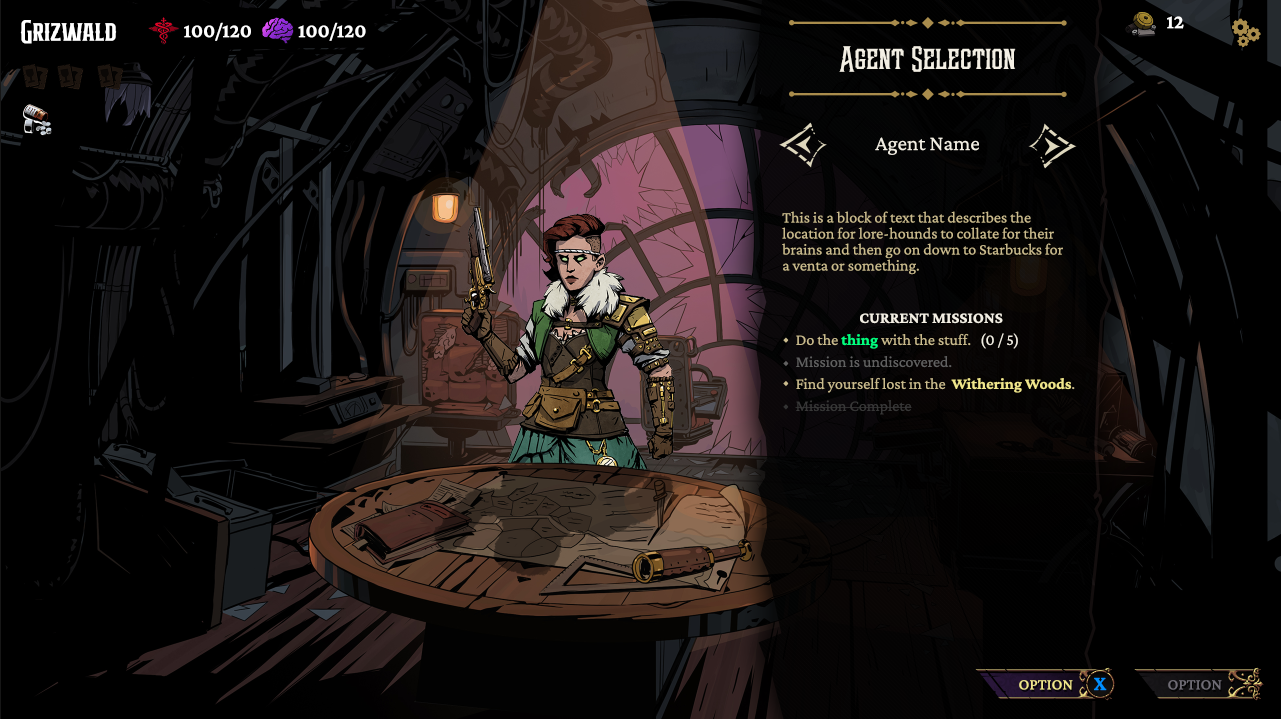Click the purple highlighted OPTION button
Screen dimensions: 1281x719
click(1045, 684)
